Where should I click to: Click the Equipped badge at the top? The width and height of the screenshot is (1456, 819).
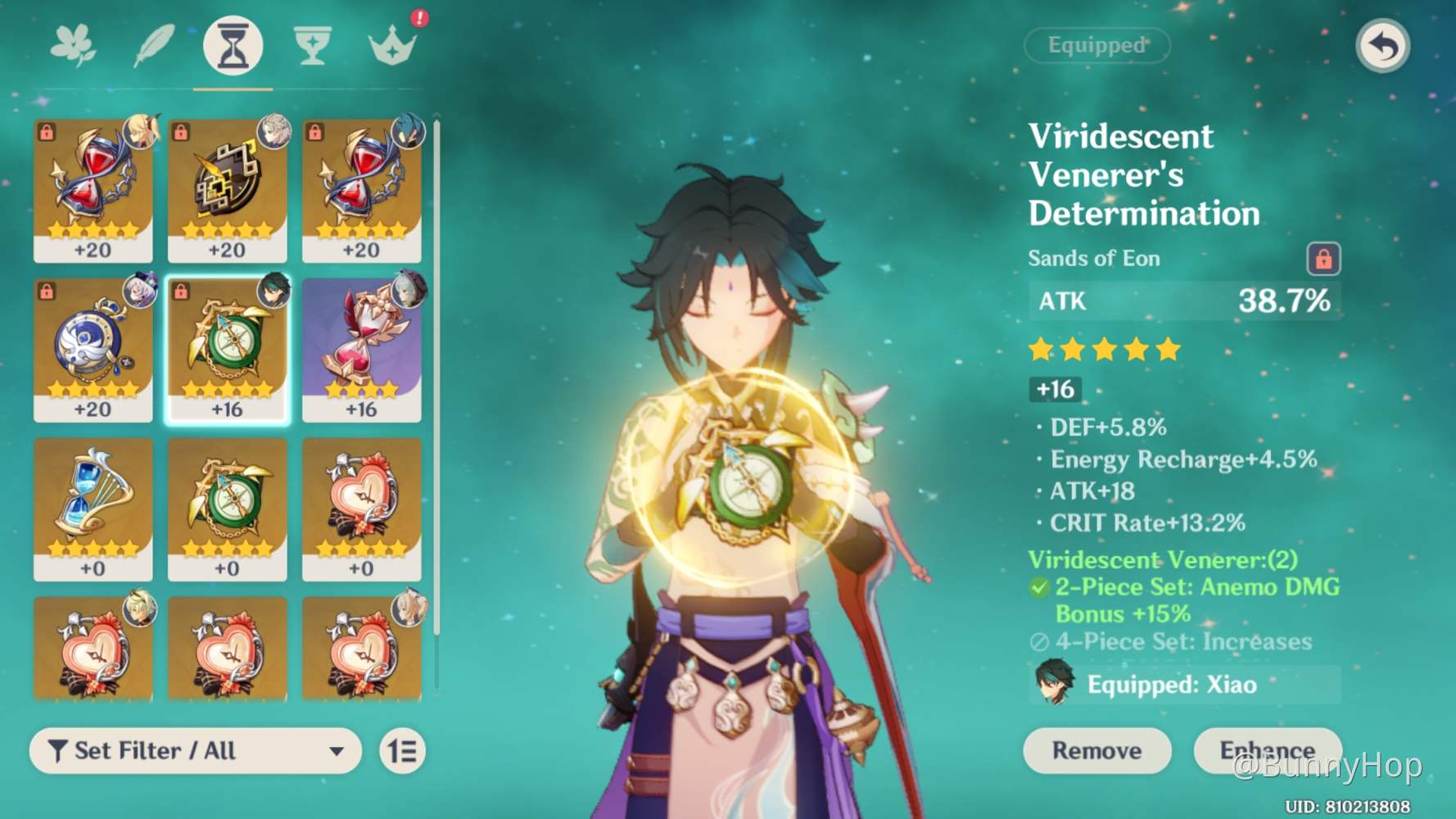(1097, 46)
